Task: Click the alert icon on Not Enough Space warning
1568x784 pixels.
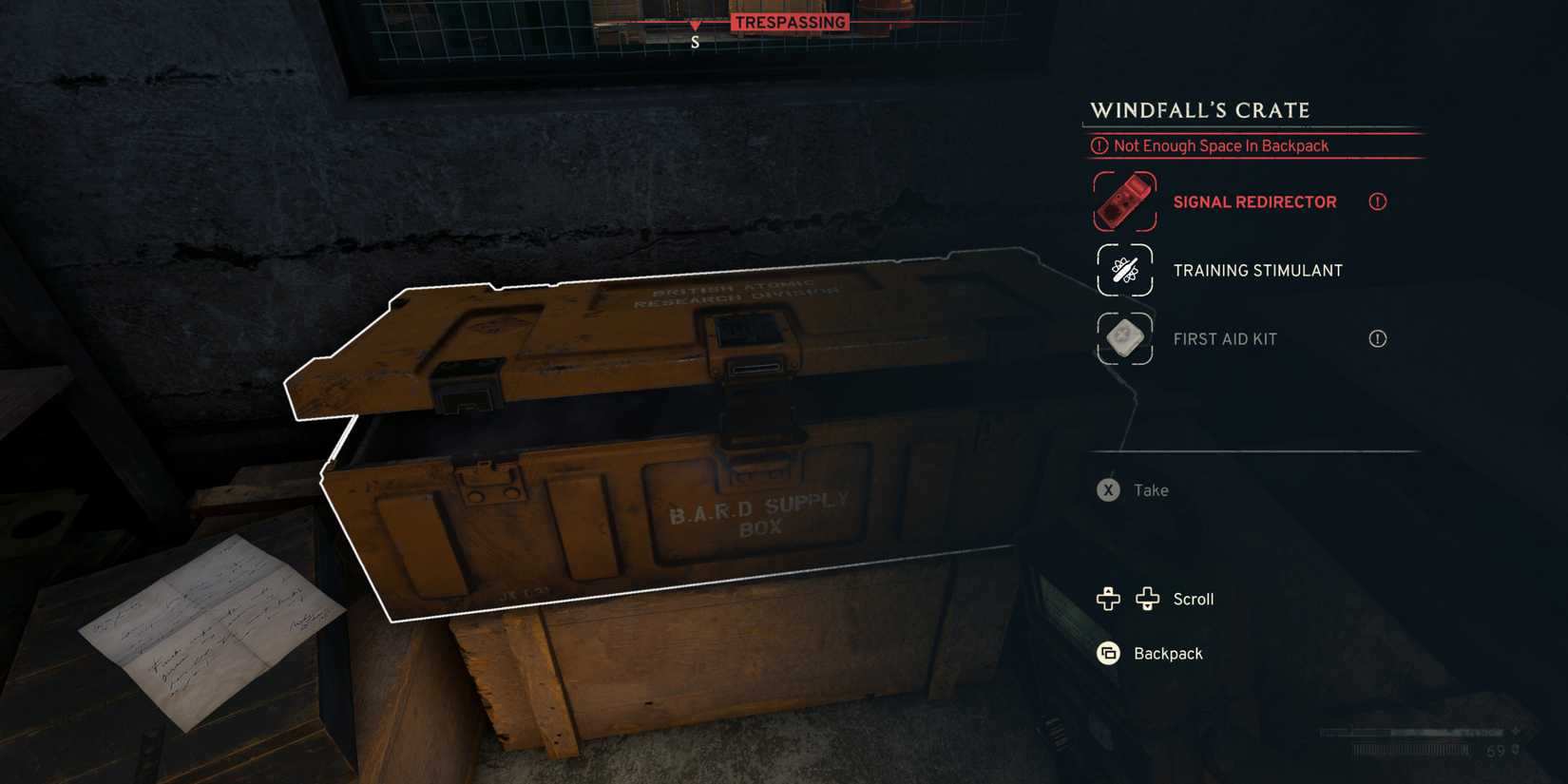Action: click(1100, 145)
